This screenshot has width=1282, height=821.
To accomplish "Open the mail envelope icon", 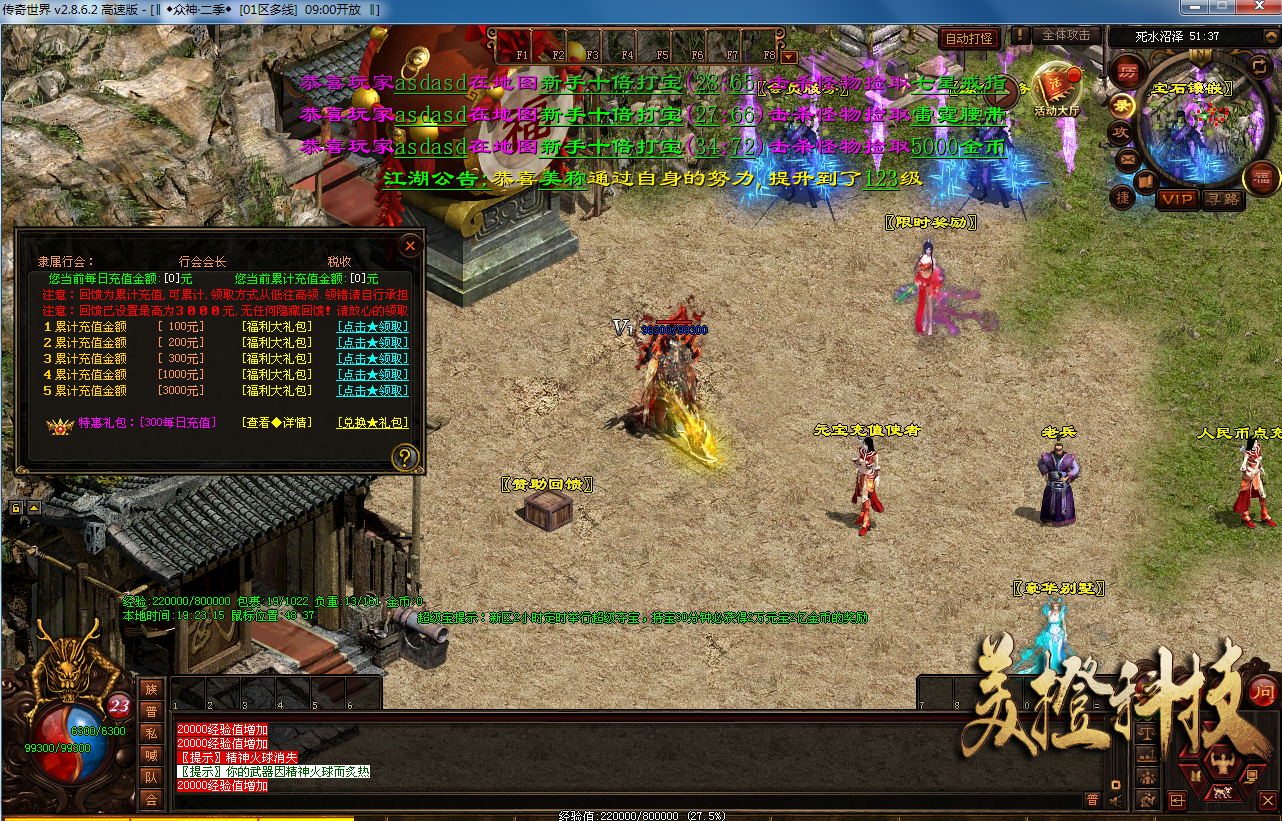I will [1127, 159].
